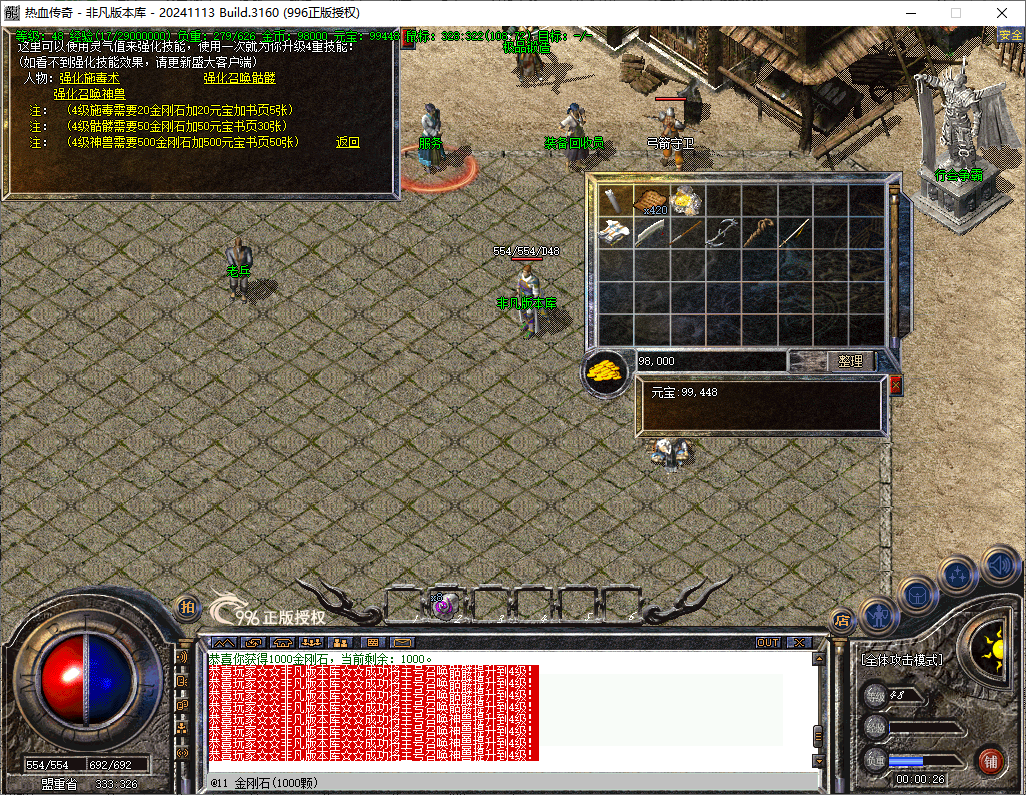Image resolution: width=1026 pixels, height=795 pixels.
Task: Choose the 强化施毒术 skill upgrade link
Action: [89, 78]
